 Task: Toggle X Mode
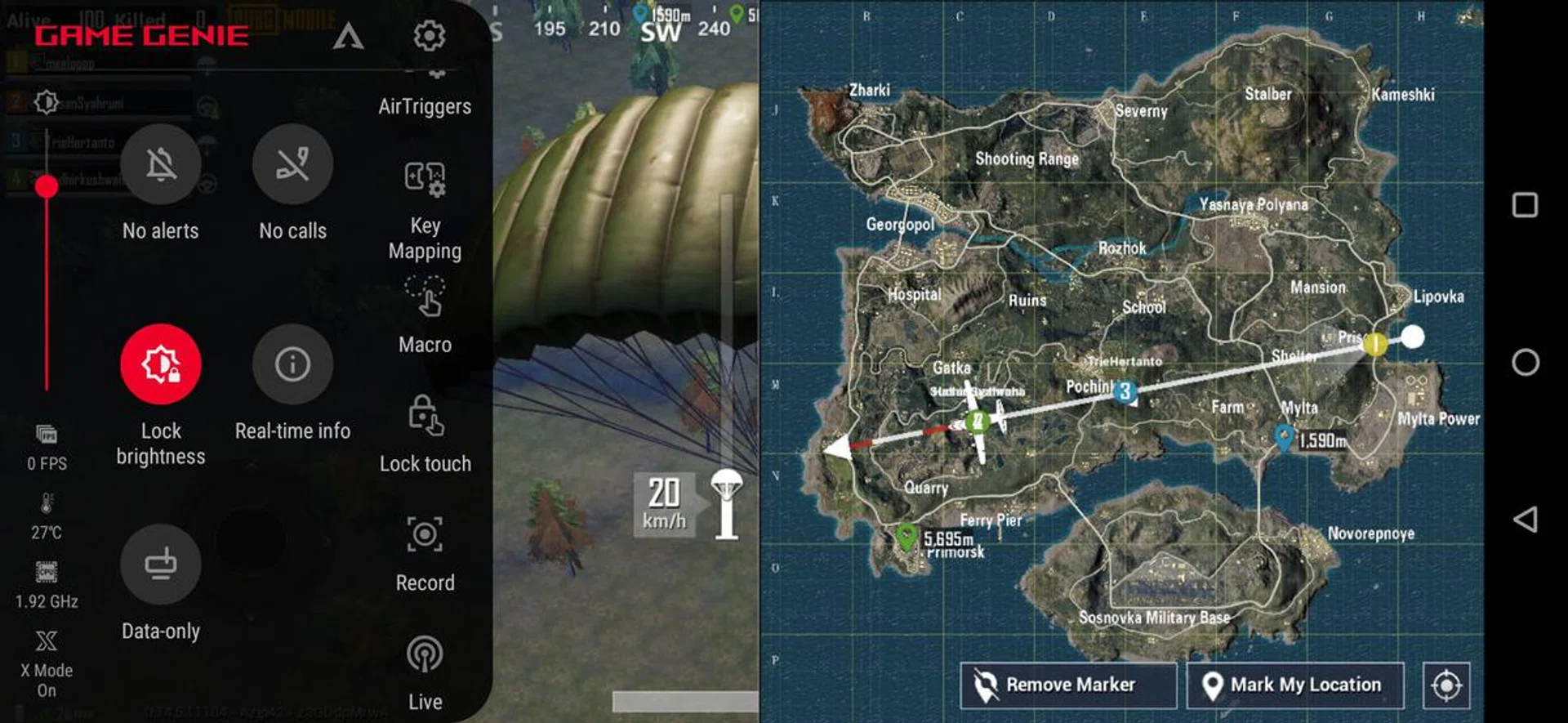(x=47, y=642)
